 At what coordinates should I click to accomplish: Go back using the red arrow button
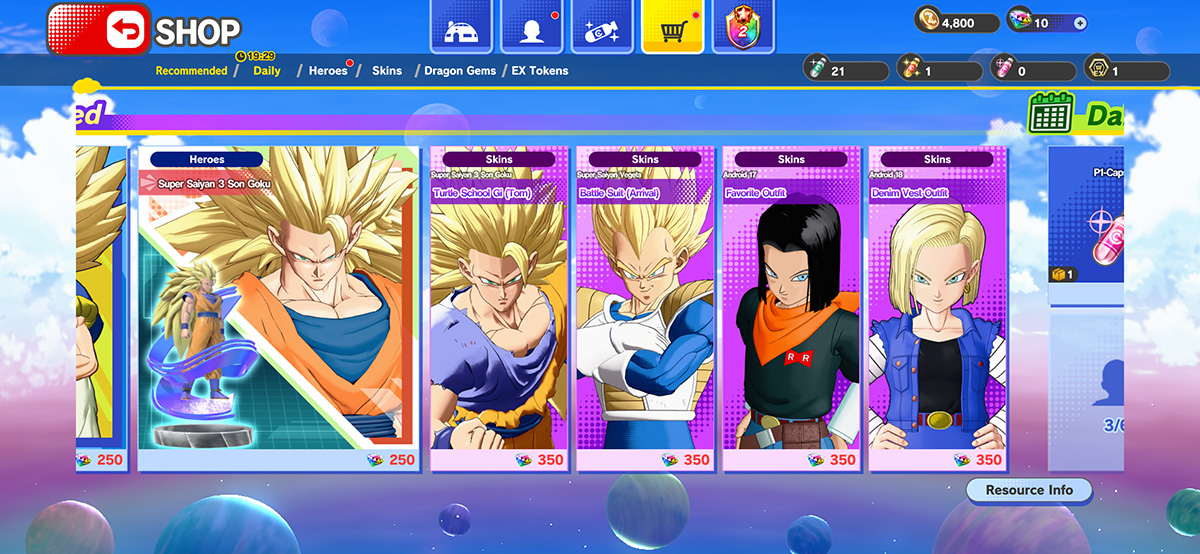click(98, 30)
